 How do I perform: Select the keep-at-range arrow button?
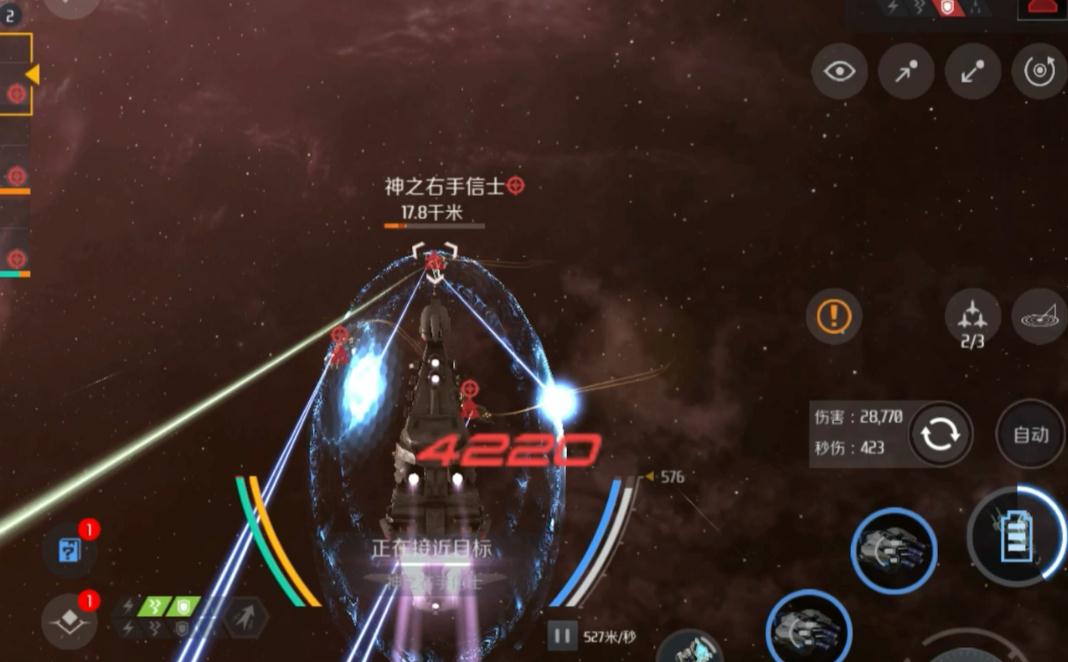pyautogui.click(x=973, y=71)
